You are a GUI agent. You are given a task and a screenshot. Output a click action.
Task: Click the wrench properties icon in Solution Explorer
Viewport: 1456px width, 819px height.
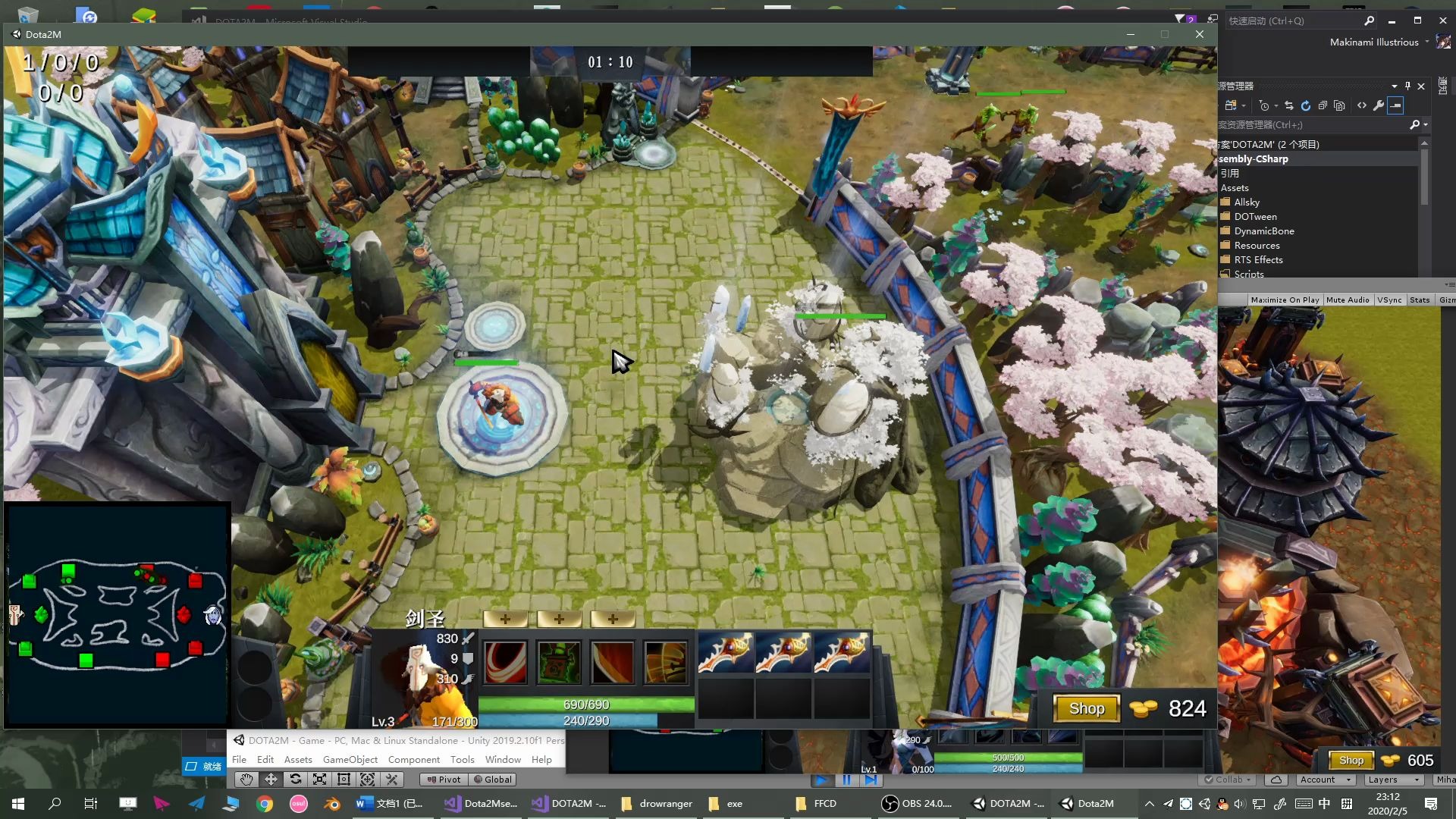coord(1379,106)
